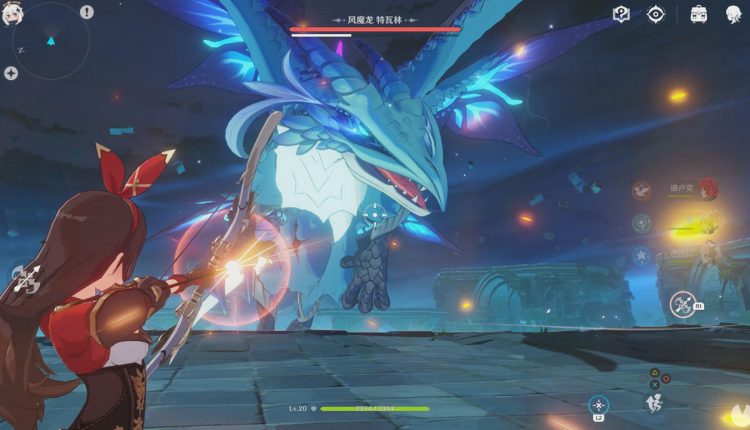The image size is (750, 430).
Task: Switch to the glowing yellow-haired party member
Action: click(x=706, y=222)
